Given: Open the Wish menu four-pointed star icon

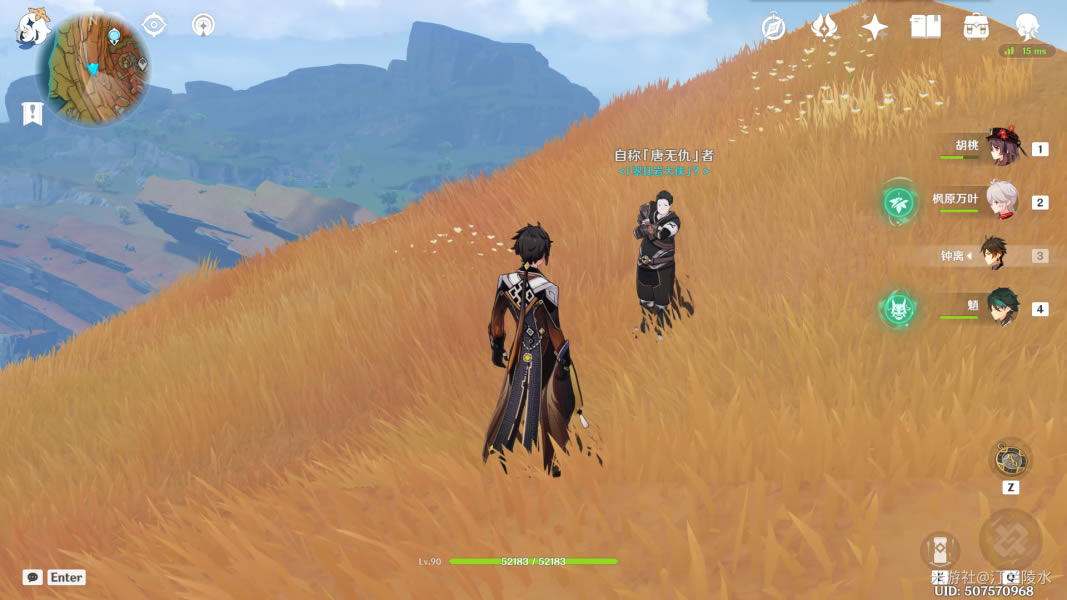Looking at the screenshot, I should coord(875,27).
